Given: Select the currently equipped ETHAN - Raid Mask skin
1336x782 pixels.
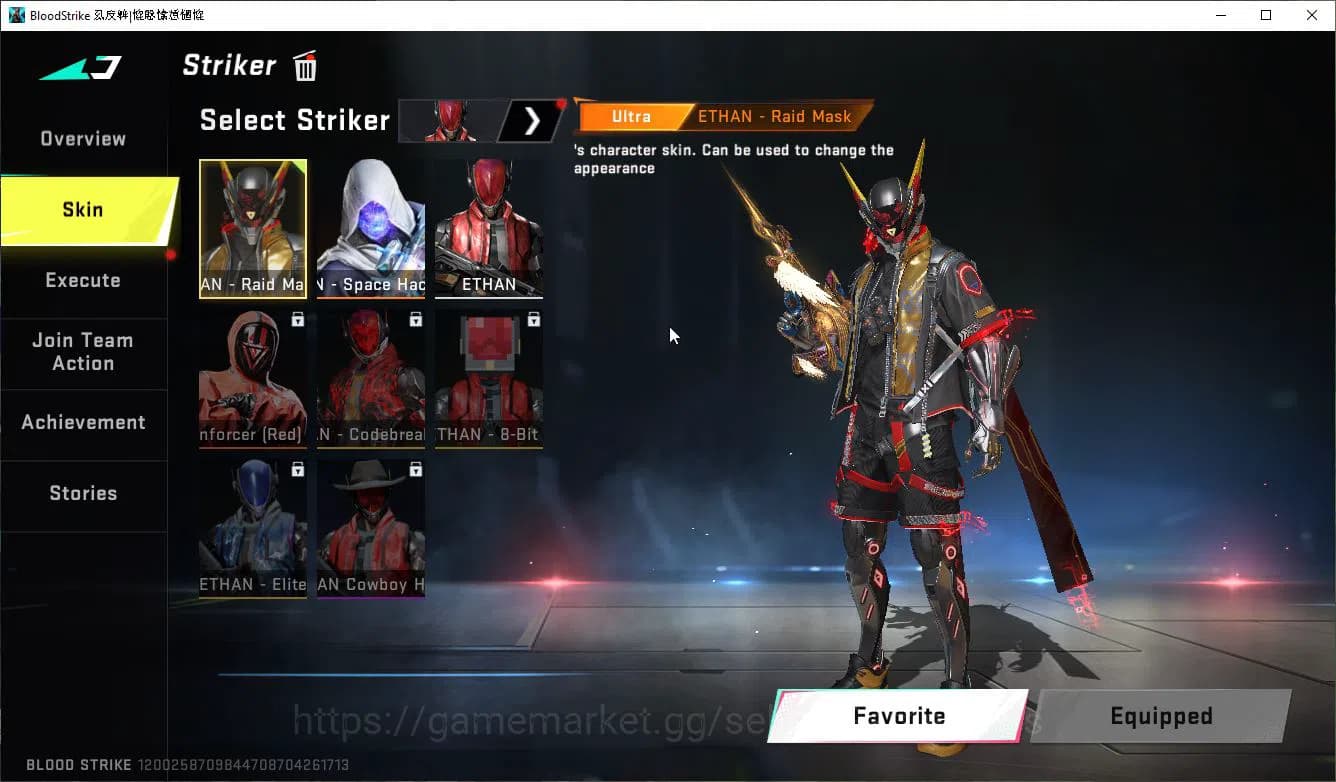Looking at the screenshot, I should [x=253, y=228].
